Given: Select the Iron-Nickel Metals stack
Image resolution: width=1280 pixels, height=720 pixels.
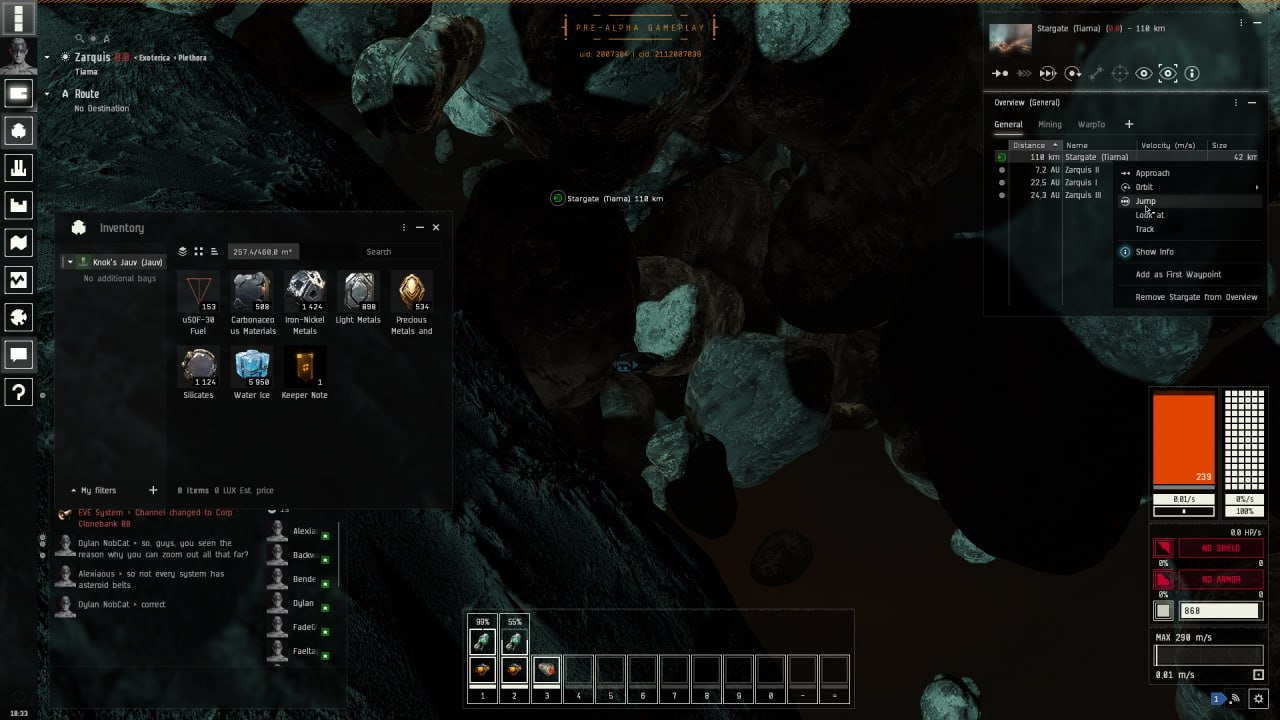Looking at the screenshot, I should click(x=305, y=291).
